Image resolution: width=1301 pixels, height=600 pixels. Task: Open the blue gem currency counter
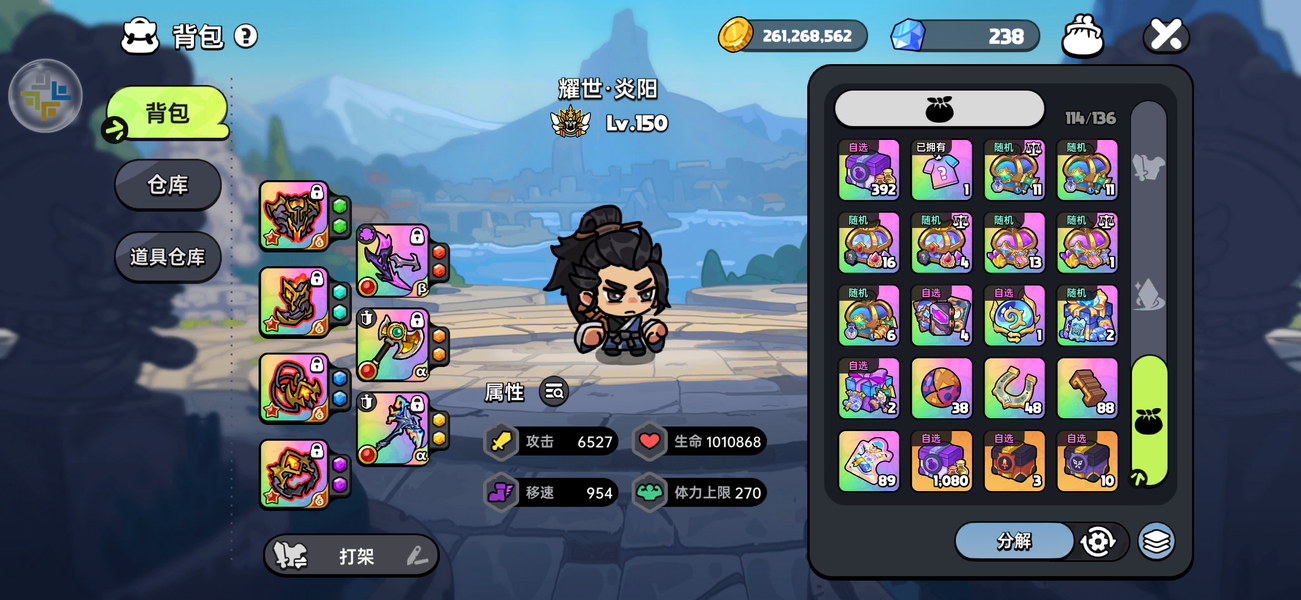[965, 36]
